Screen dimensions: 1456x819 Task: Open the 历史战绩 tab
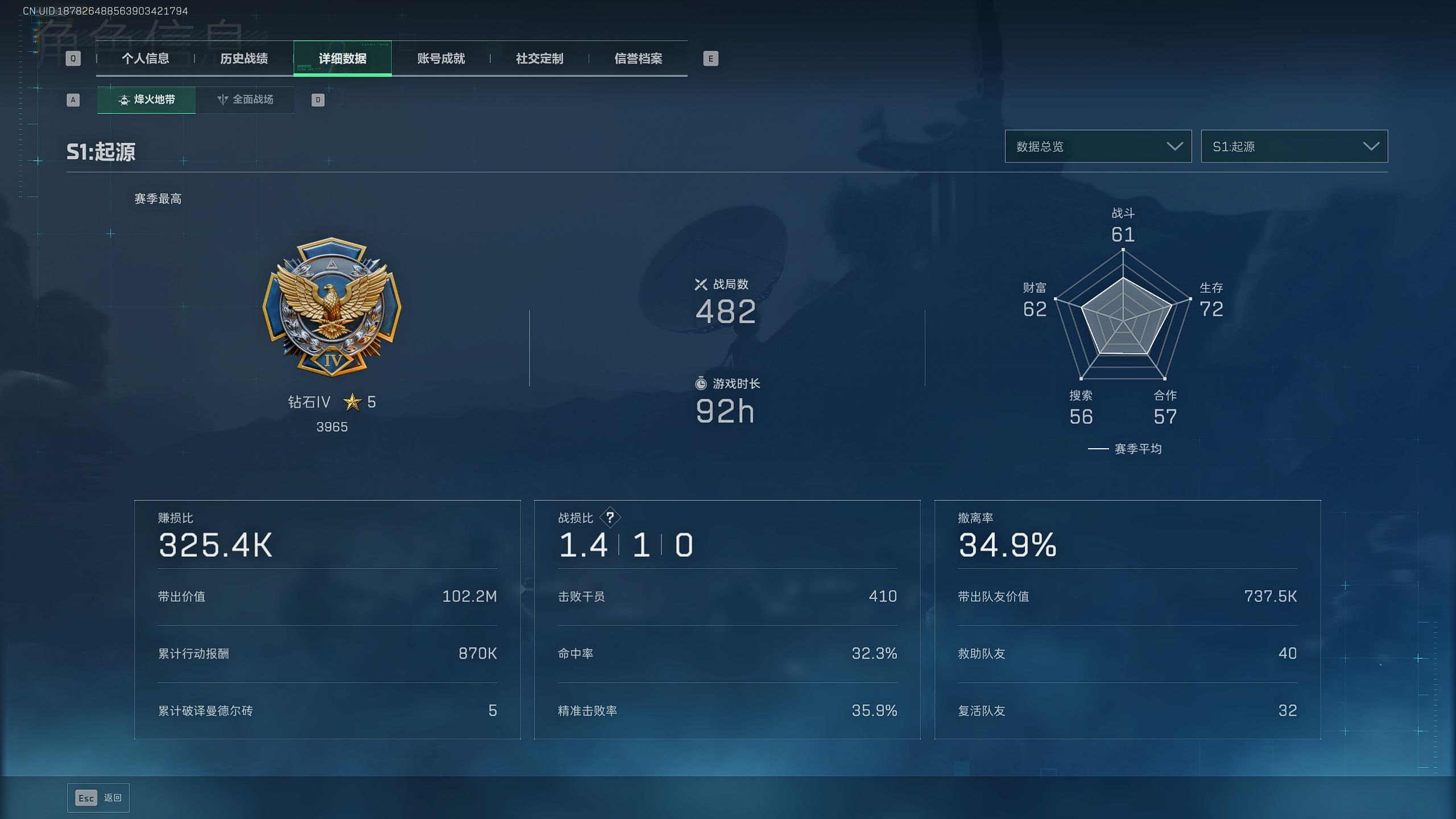tap(244, 59)
